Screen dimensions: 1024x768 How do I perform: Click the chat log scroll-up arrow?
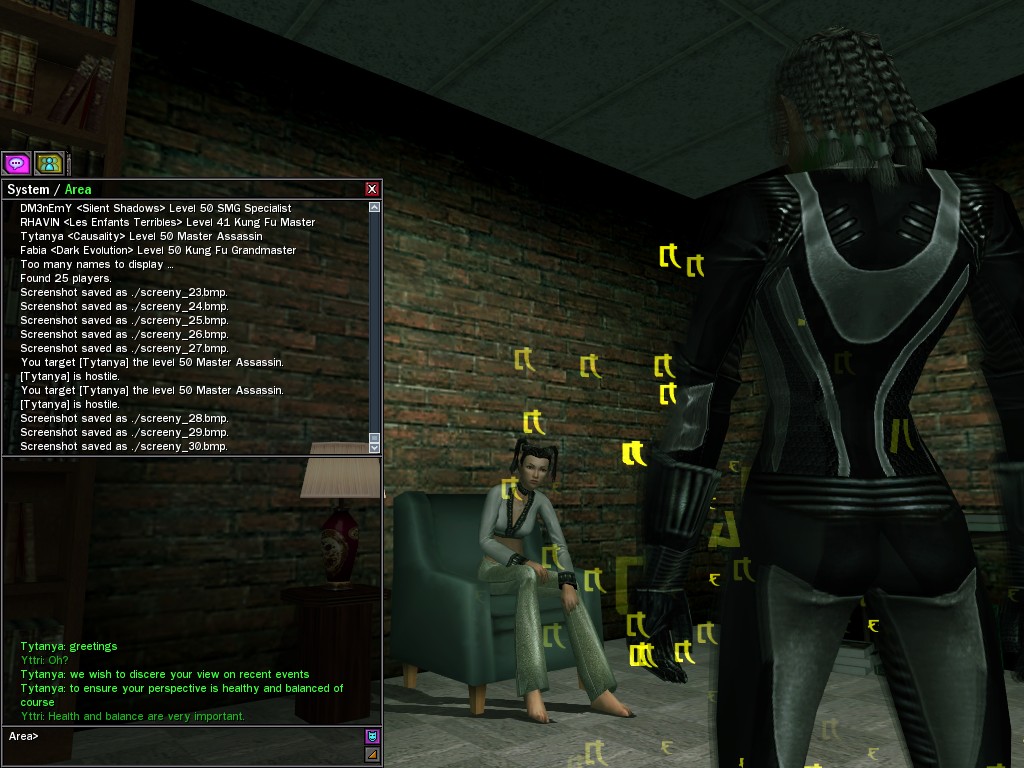375,207
